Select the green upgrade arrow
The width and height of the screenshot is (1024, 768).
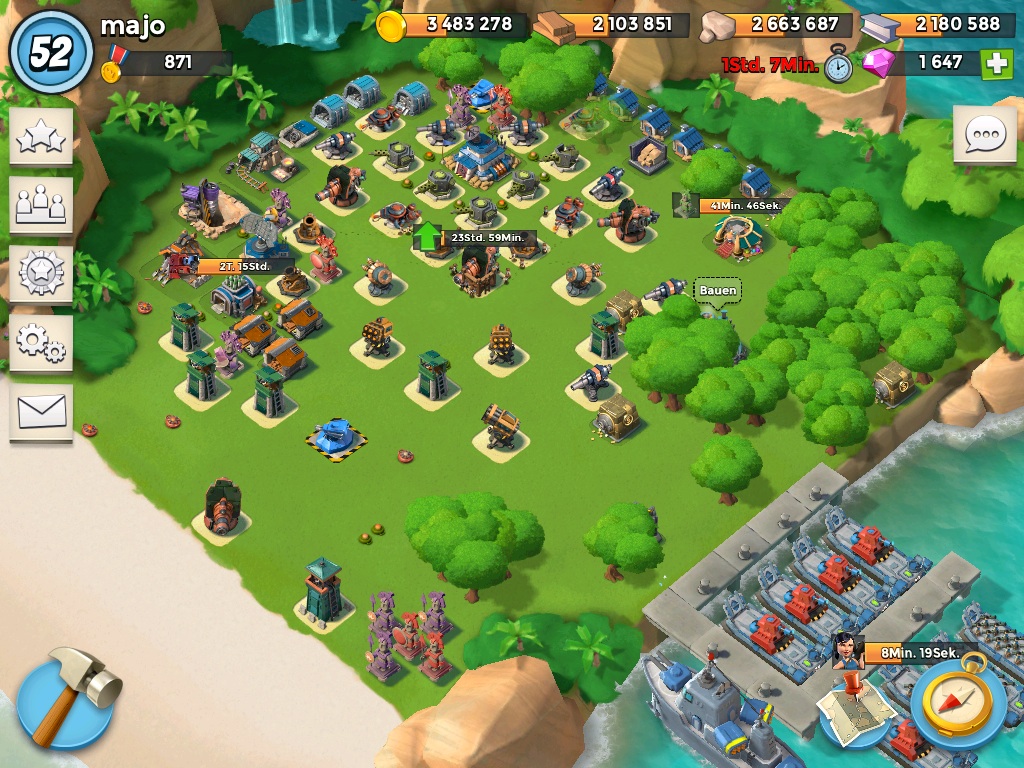(427, 237)
